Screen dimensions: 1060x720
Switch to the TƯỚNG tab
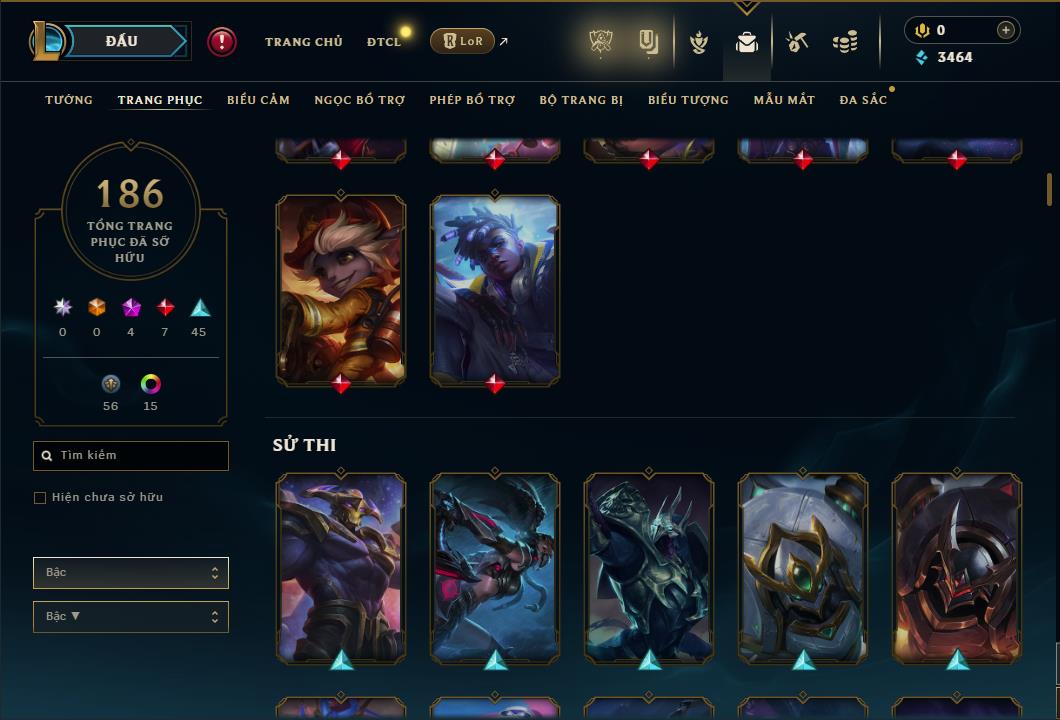(69, 100)
